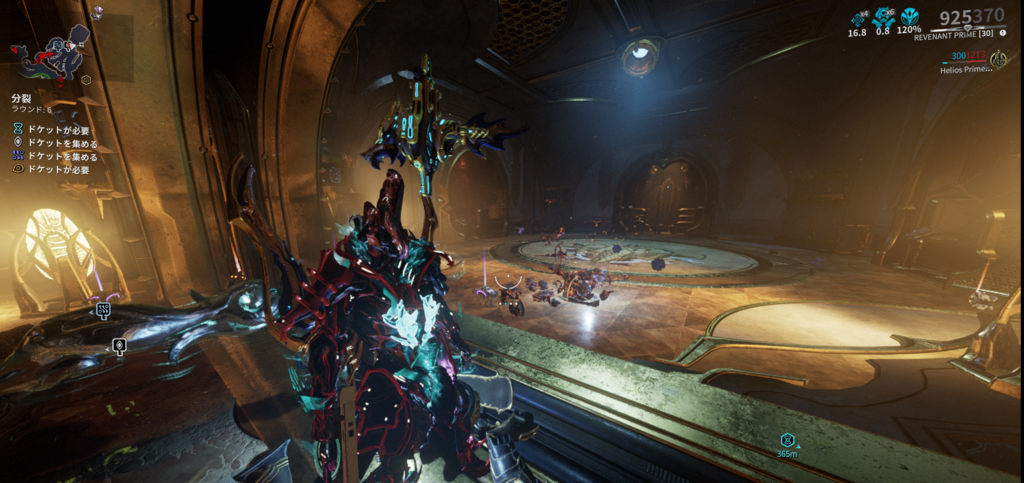This screenshot has height=483, width=1024.
Task: Click the circular 120% buff icon
Action: (x=909, y=17)
